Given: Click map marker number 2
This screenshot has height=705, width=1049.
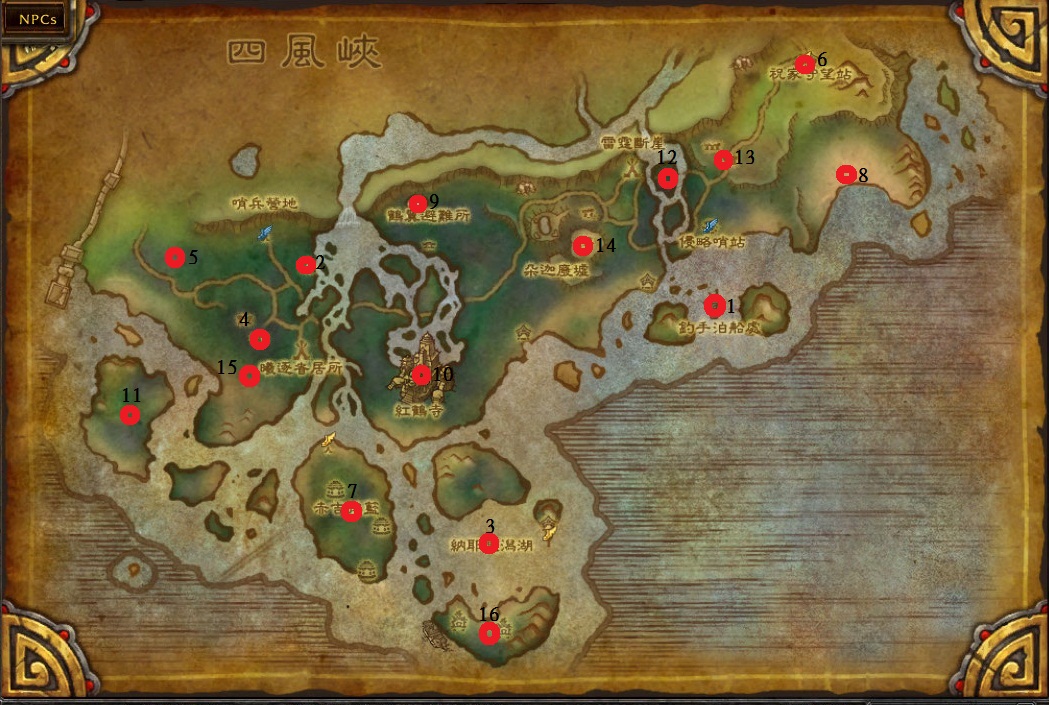Looking at the screenshot, I should click(305, 265).
